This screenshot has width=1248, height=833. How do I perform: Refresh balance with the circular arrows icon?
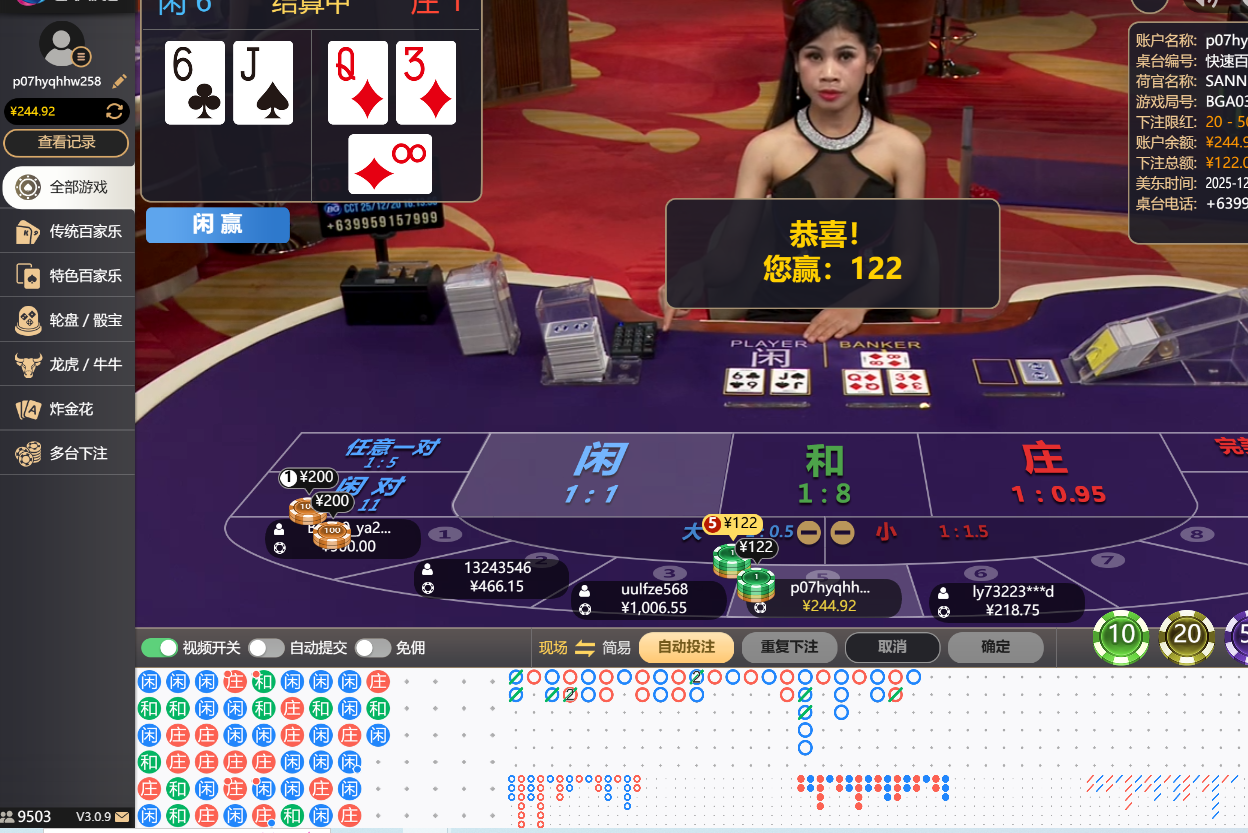tap(115, 111)
